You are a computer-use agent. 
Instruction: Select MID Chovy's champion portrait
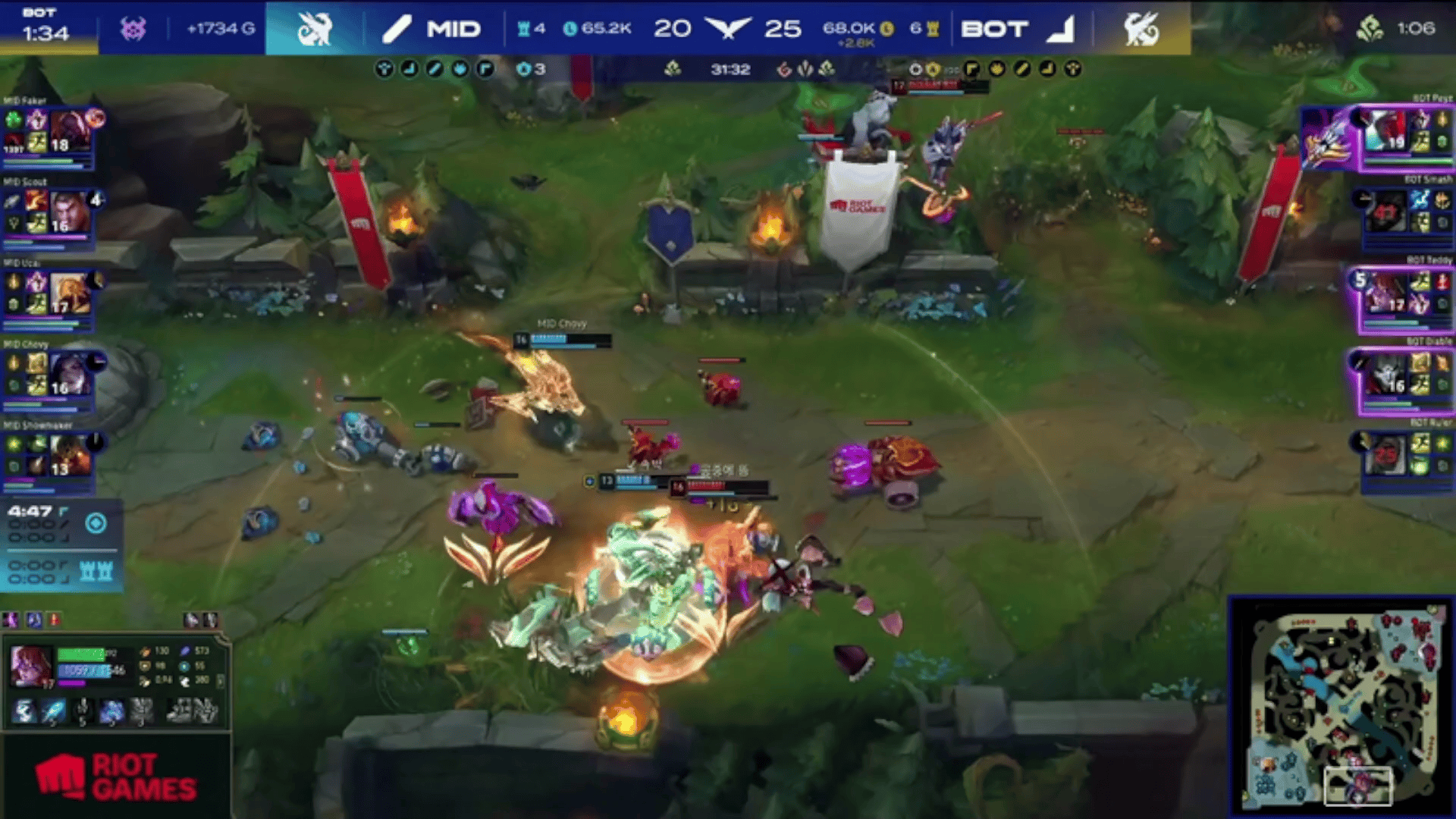click(70, 374)
